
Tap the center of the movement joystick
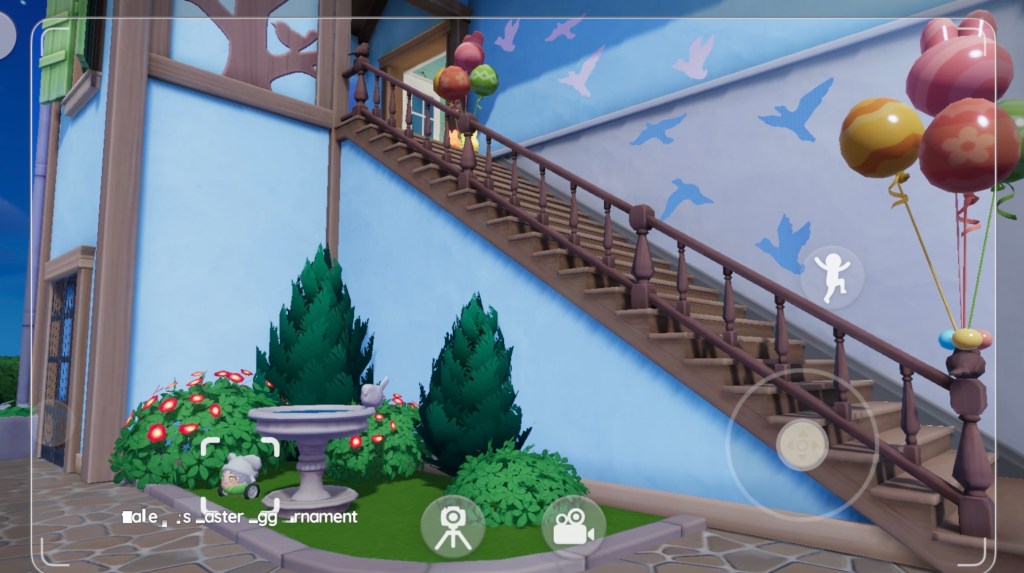[x=801, y=443]
